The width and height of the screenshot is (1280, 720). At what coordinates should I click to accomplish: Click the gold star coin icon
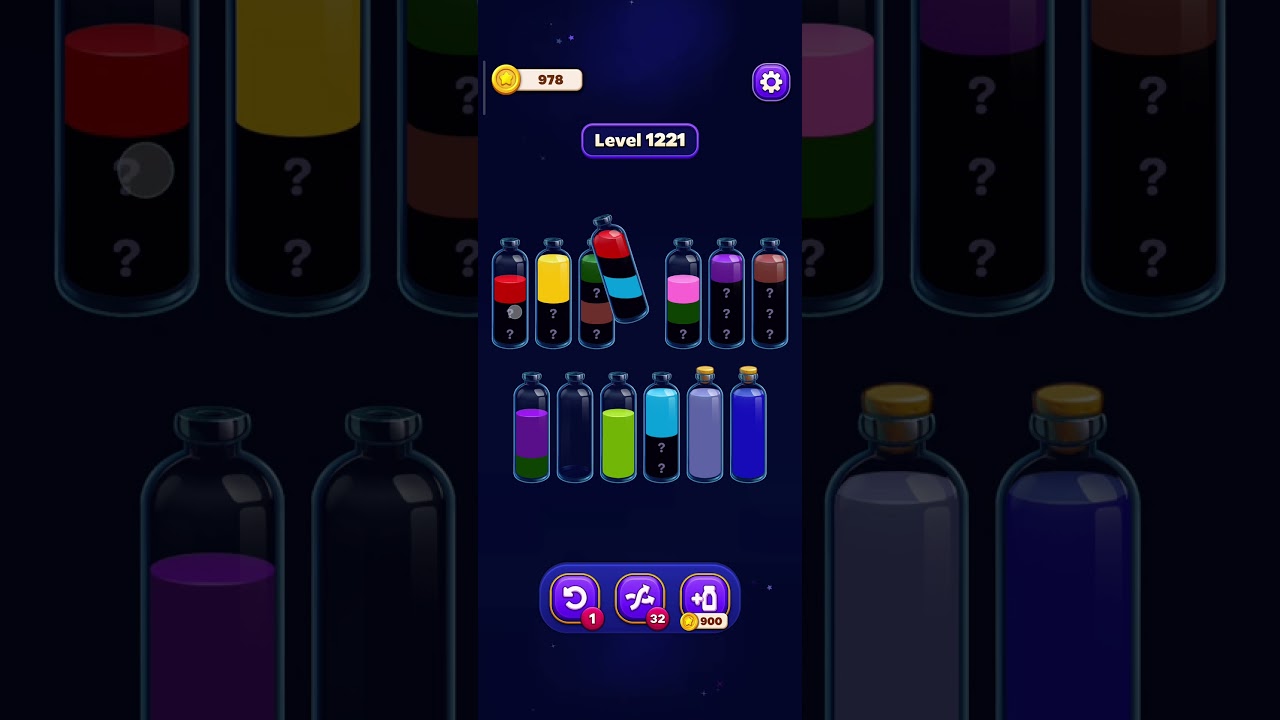tap(506, 80)
